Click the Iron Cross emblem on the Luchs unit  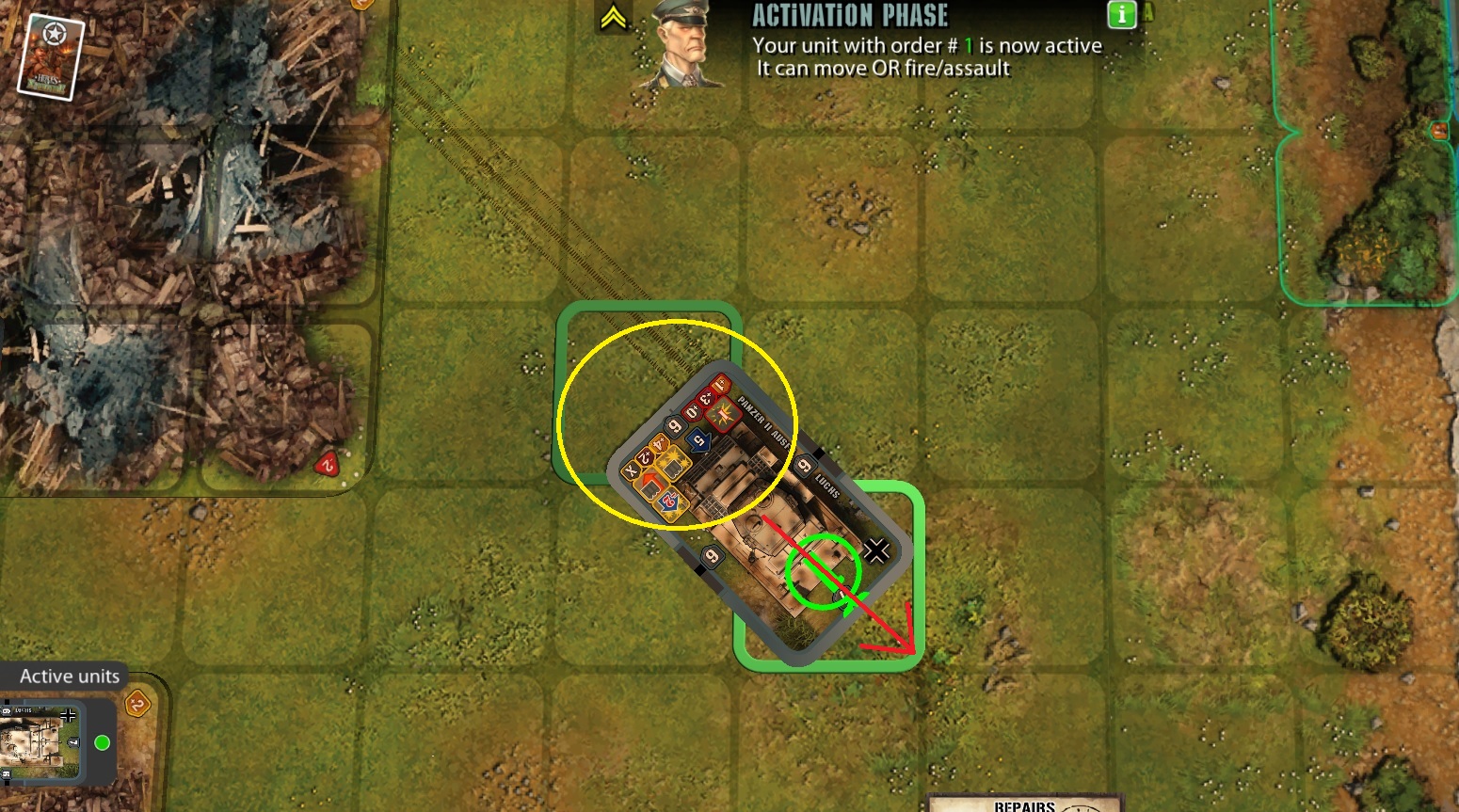tap(876, 550)
